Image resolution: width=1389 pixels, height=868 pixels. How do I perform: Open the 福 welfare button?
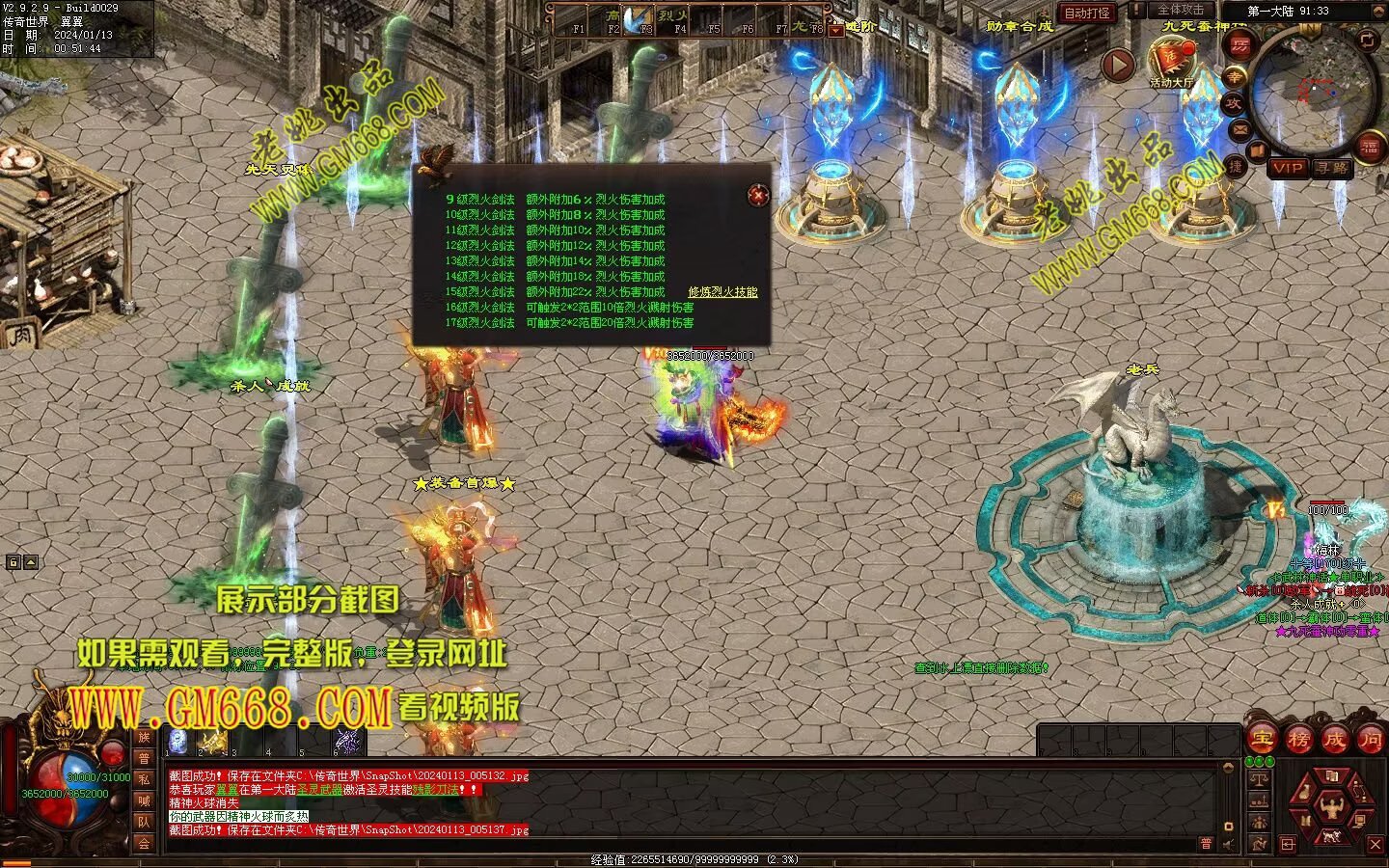pyautogui.click(x=1370, y=146)
